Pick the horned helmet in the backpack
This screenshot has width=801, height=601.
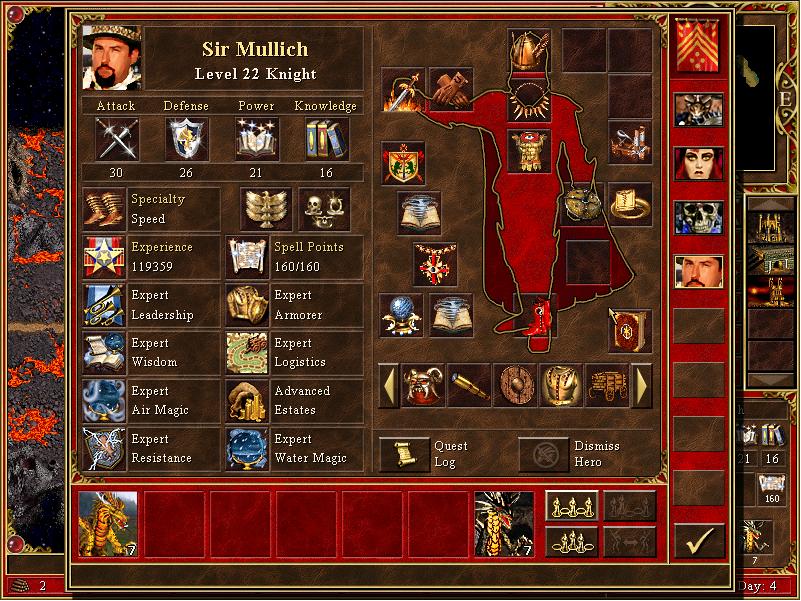click(x=423, y=386)
